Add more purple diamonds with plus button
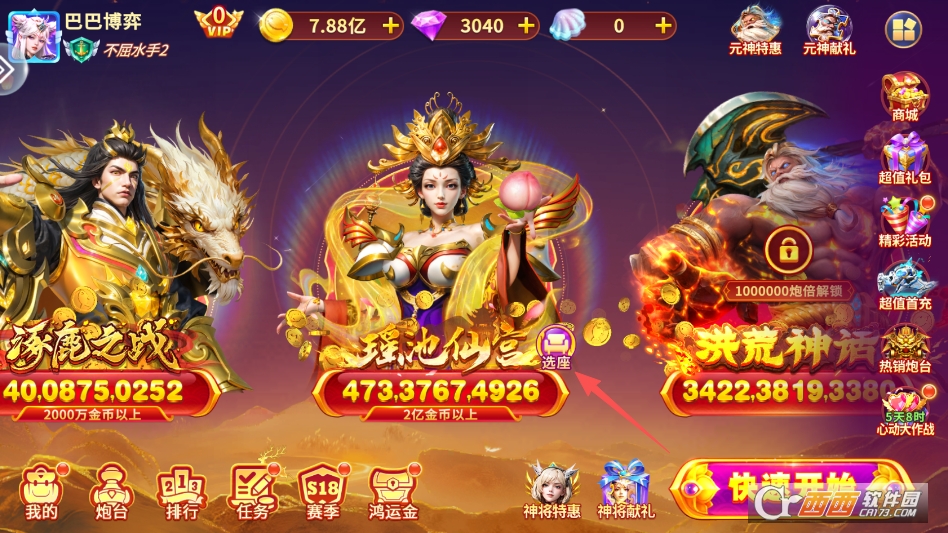 [527, 26]
